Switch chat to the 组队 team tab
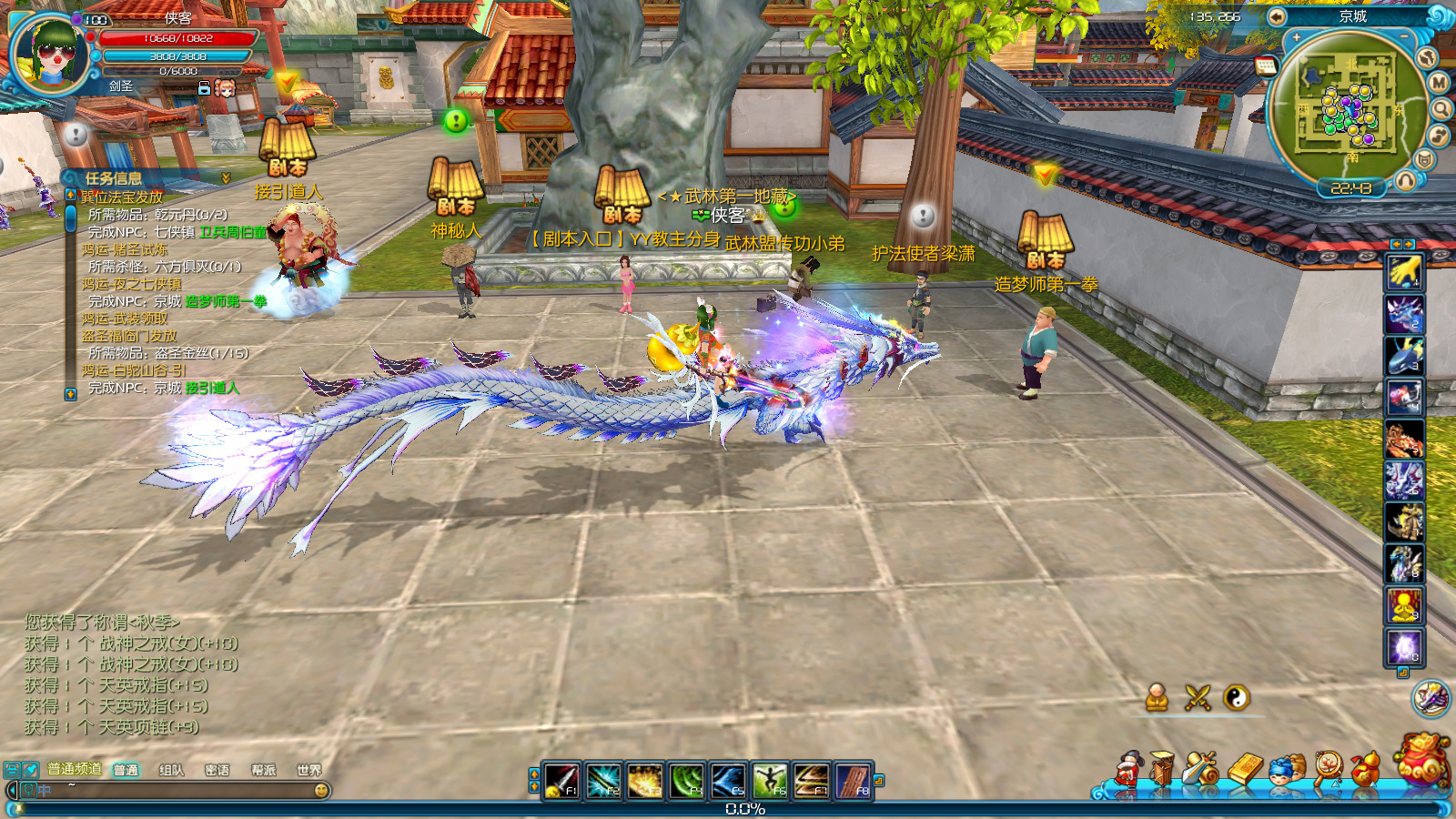 [x=171, y=770]
